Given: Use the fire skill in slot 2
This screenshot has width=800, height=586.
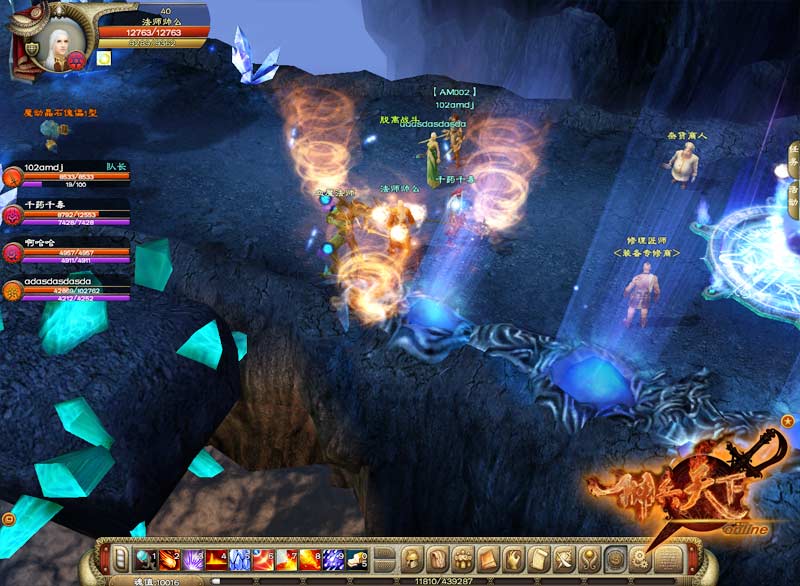Looking at the screenshot, I should [x=167, y=558].
